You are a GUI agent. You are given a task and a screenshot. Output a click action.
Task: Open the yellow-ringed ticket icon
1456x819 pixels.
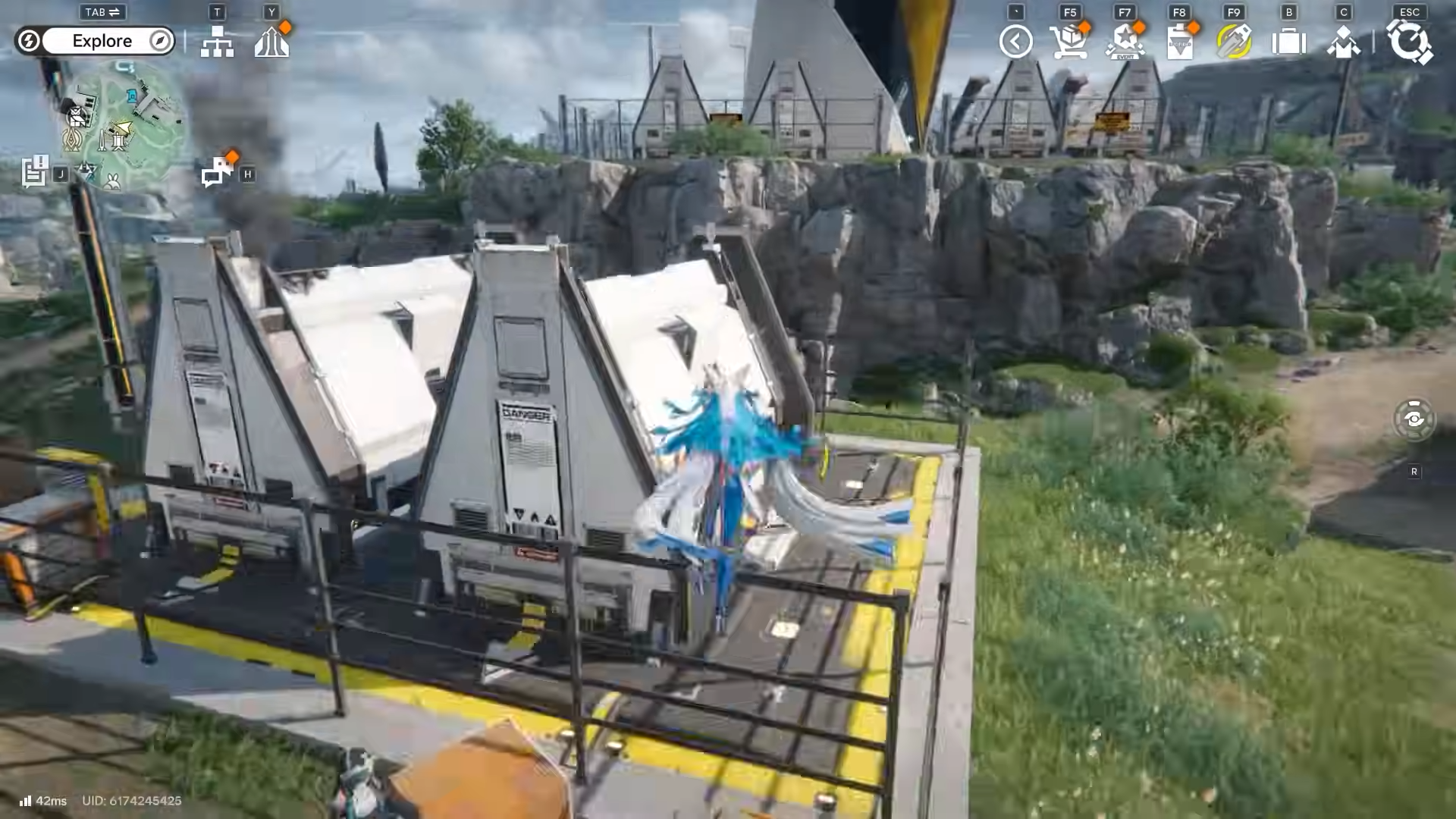tap(1234, 42)
